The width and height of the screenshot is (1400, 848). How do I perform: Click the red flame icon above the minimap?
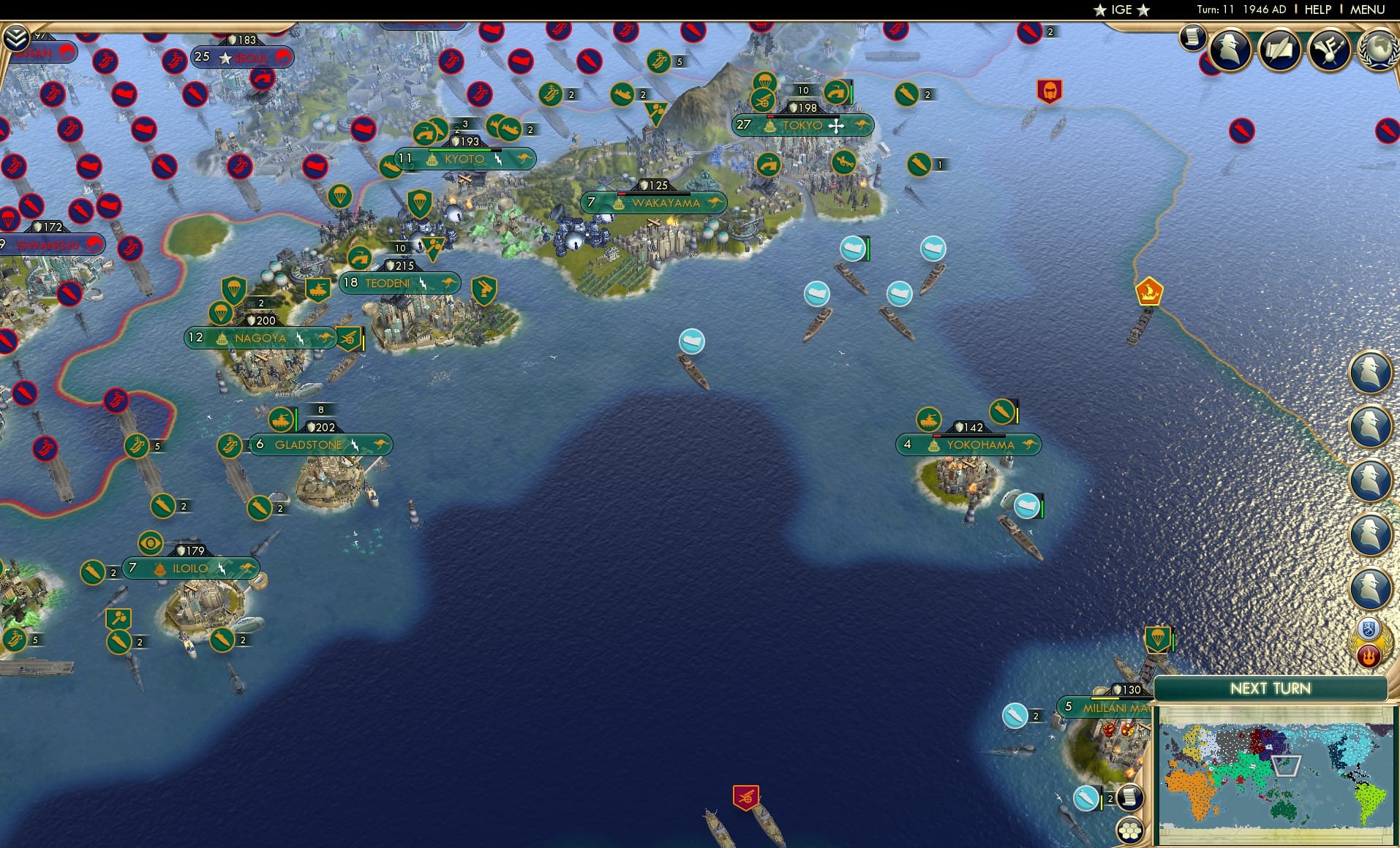click(x=1368, y=656)
